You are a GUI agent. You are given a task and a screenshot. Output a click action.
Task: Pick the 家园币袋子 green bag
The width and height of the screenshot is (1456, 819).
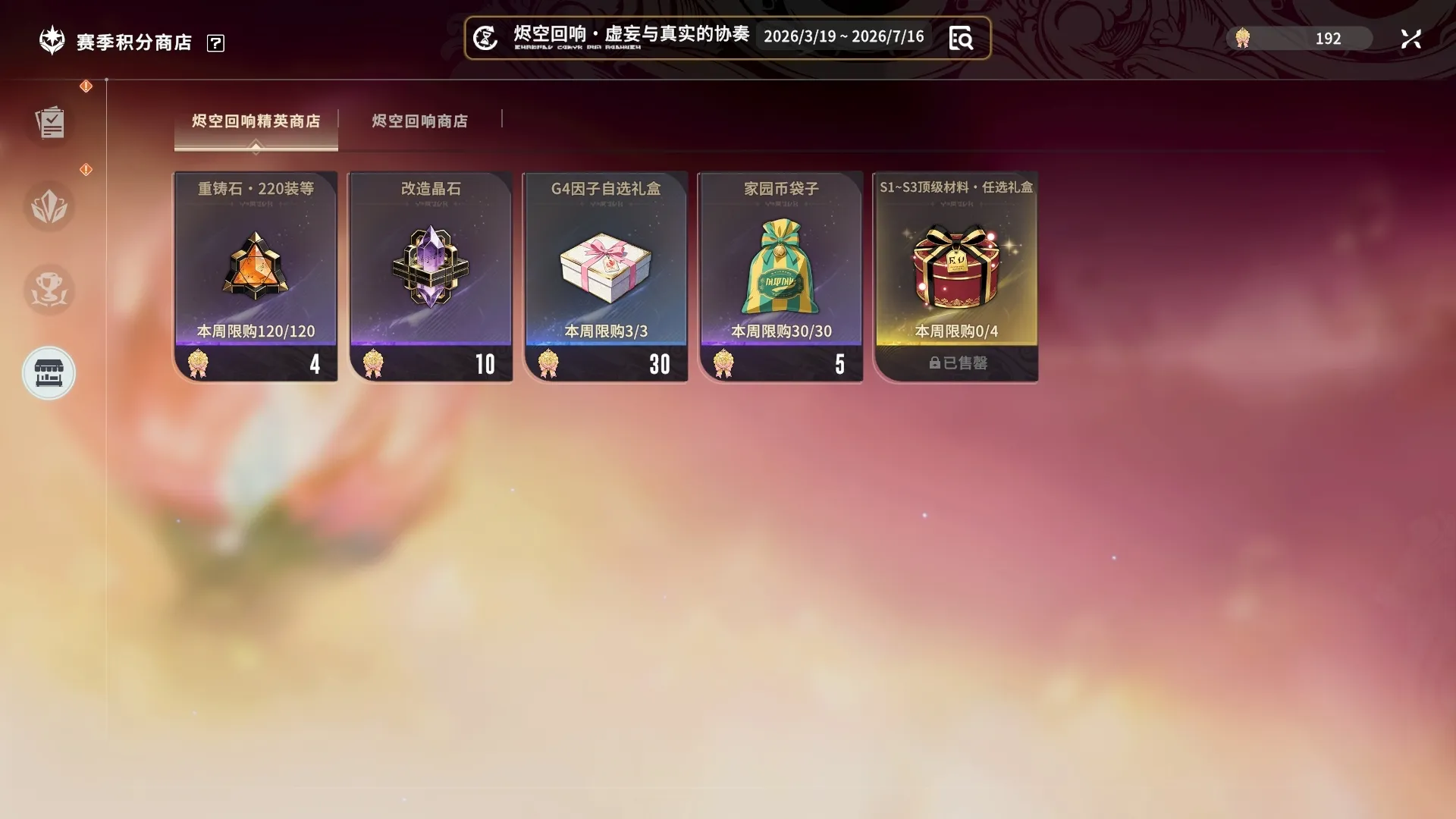pos(781,276)
